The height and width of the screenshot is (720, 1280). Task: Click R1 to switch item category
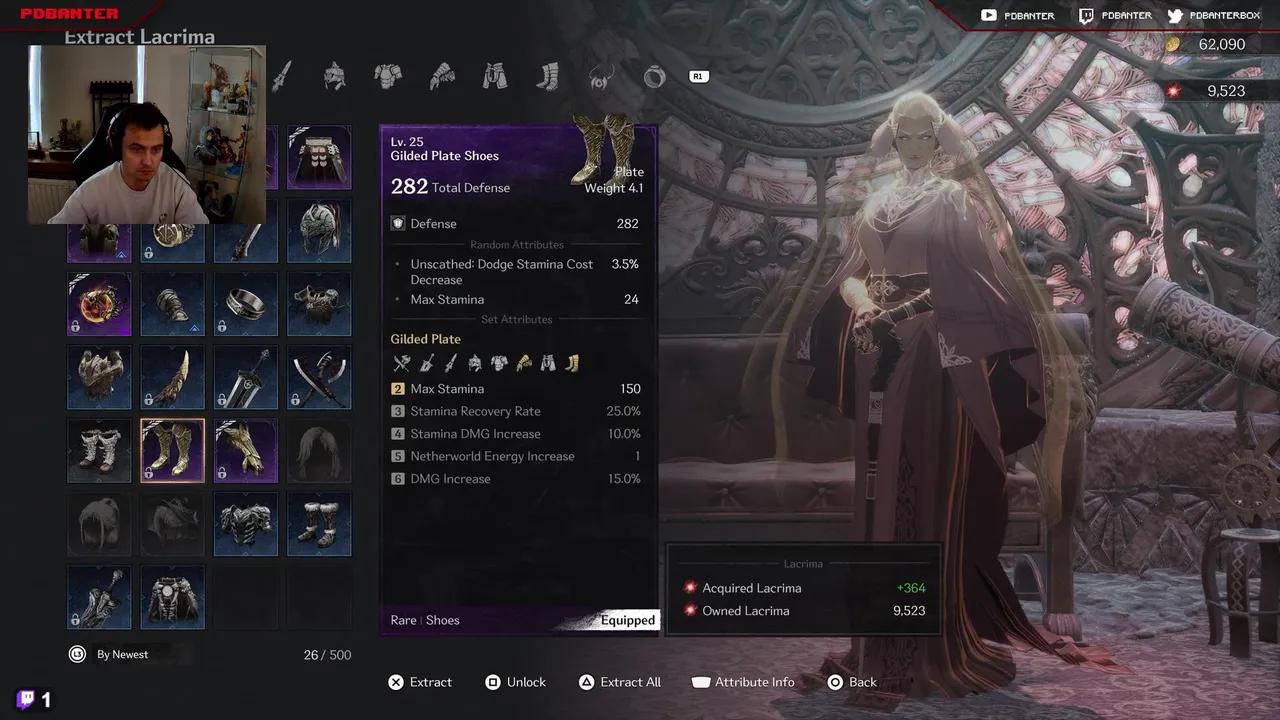(698, 75)
